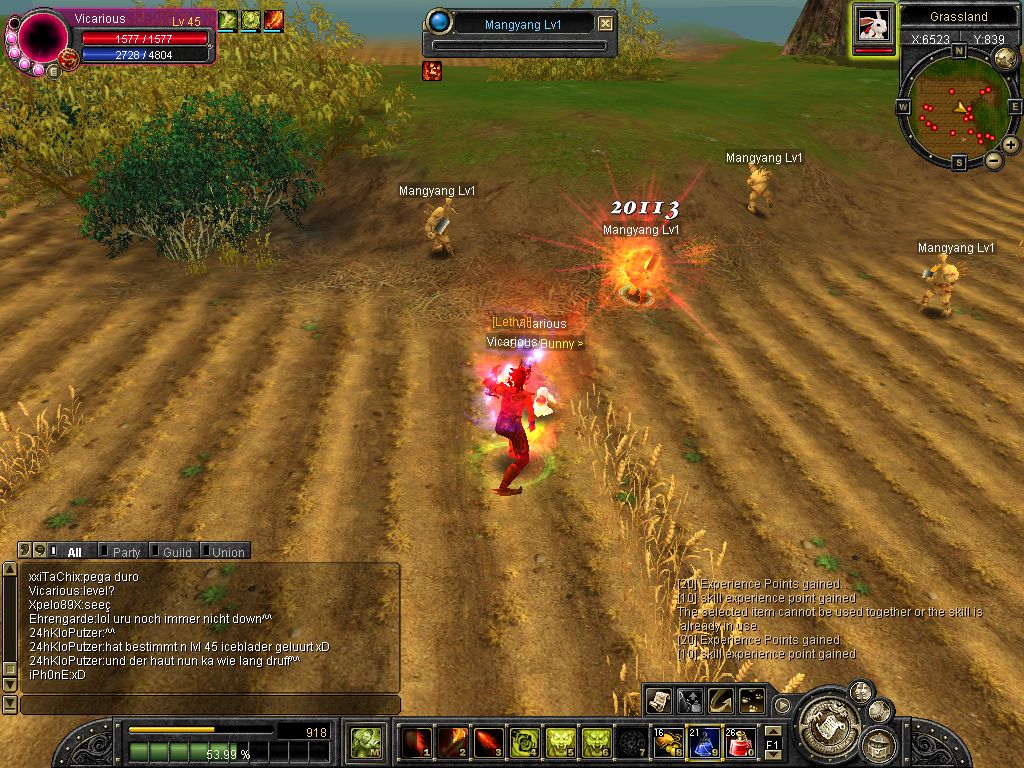Open the Guild chat tab
The height and width of the screenshot is (768, 1024).
[x=176, y=551]
